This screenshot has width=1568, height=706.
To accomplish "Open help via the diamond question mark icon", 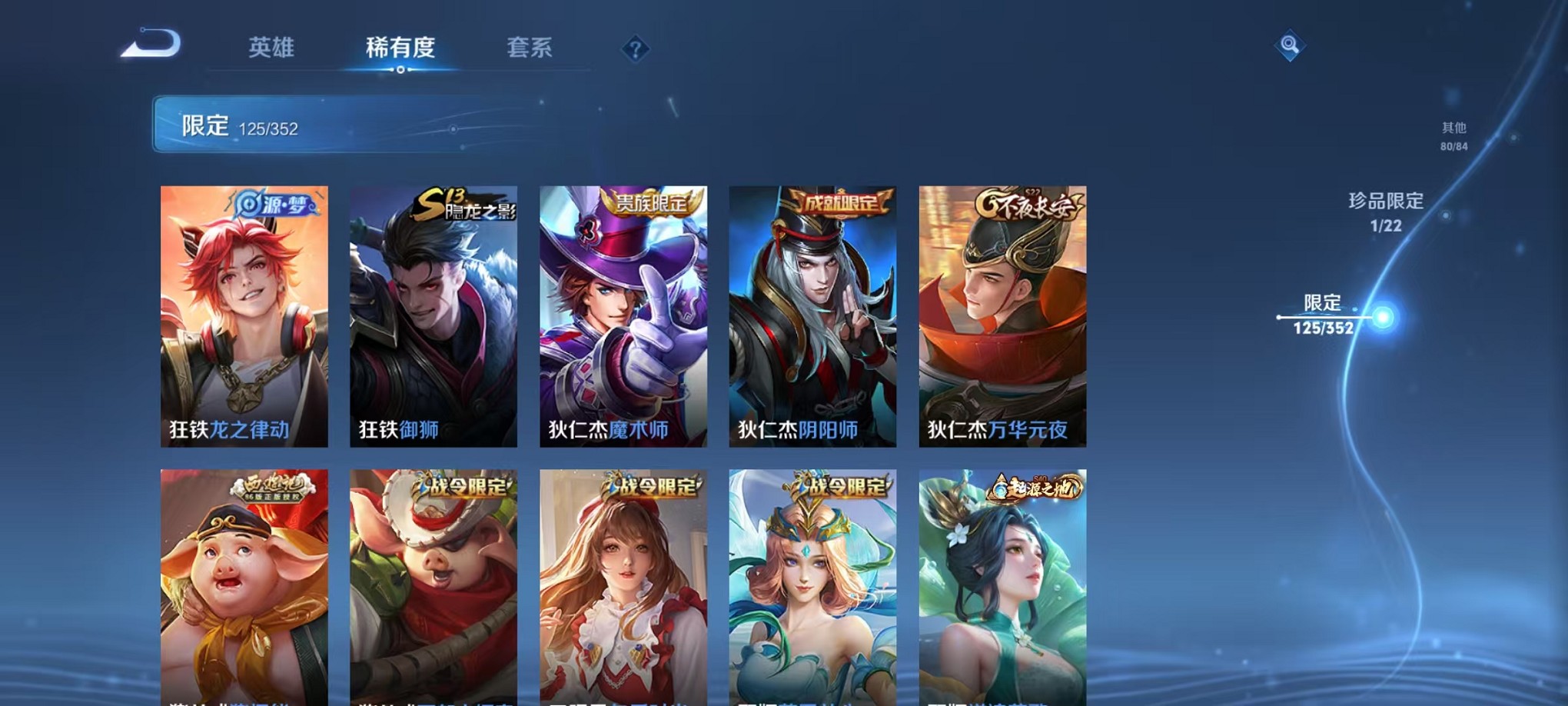I will click(x=635, y=48).
